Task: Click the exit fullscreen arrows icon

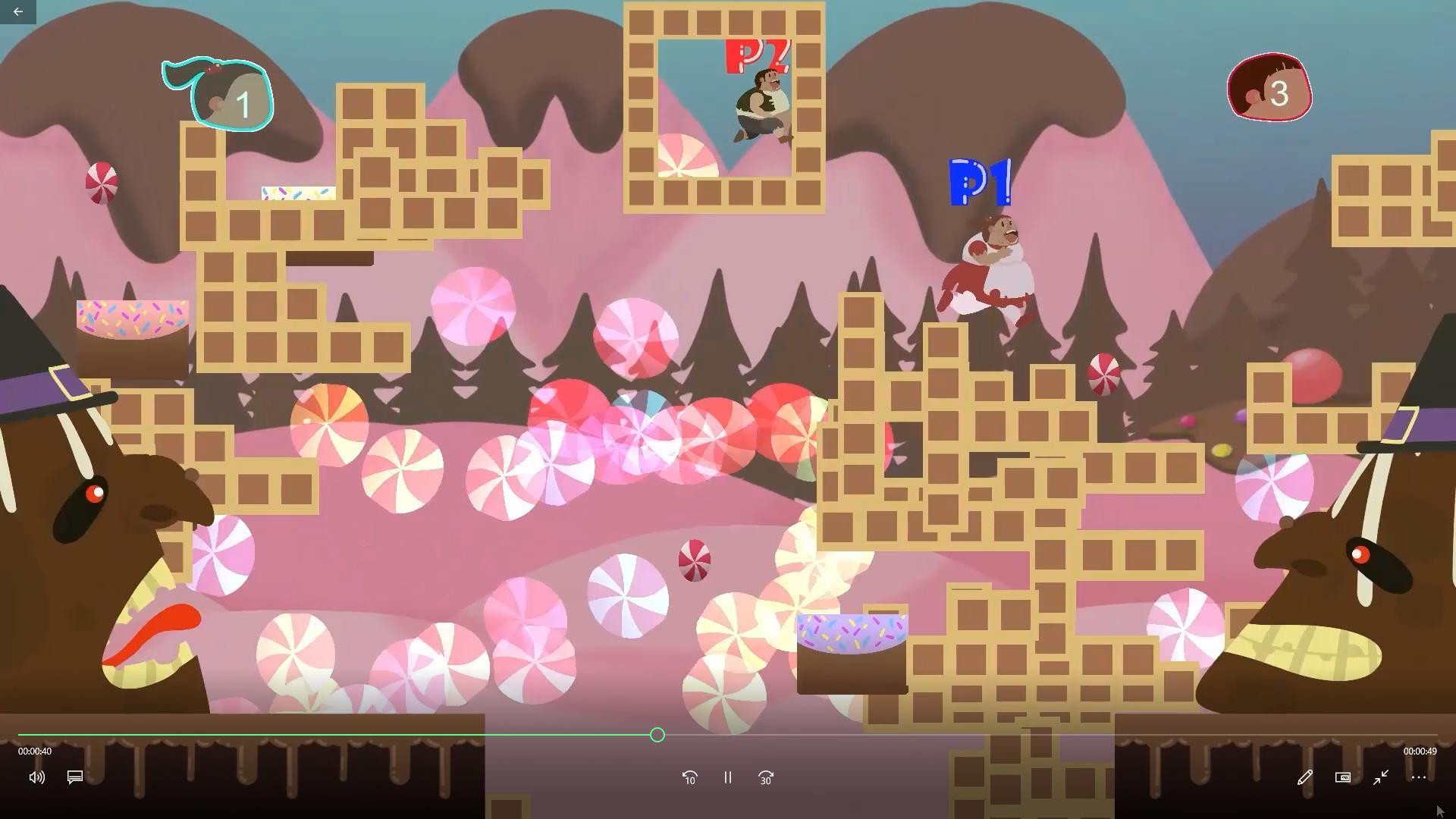Action: tap(1381, 777)
